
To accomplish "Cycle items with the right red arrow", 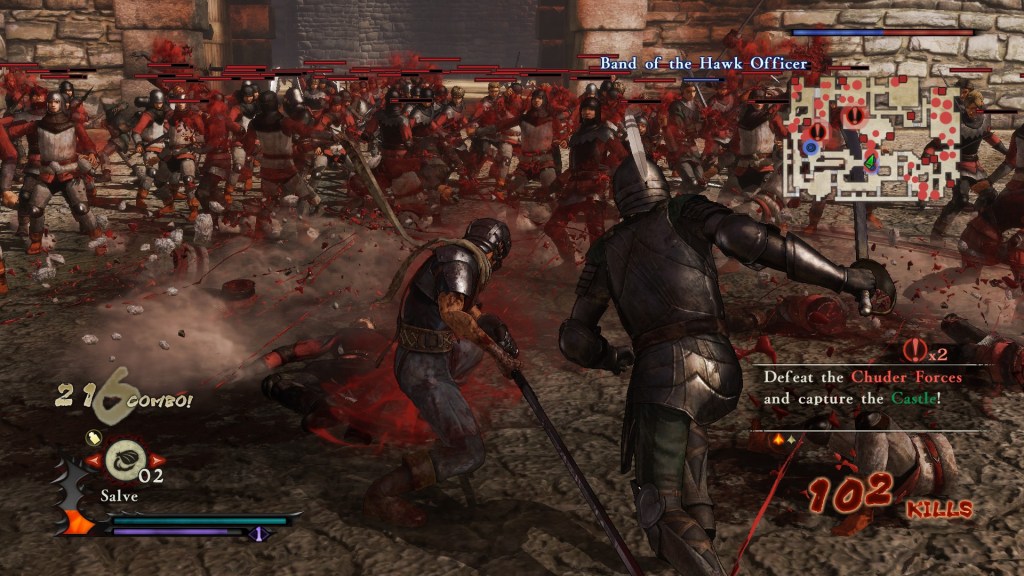I will coord(157,461).
